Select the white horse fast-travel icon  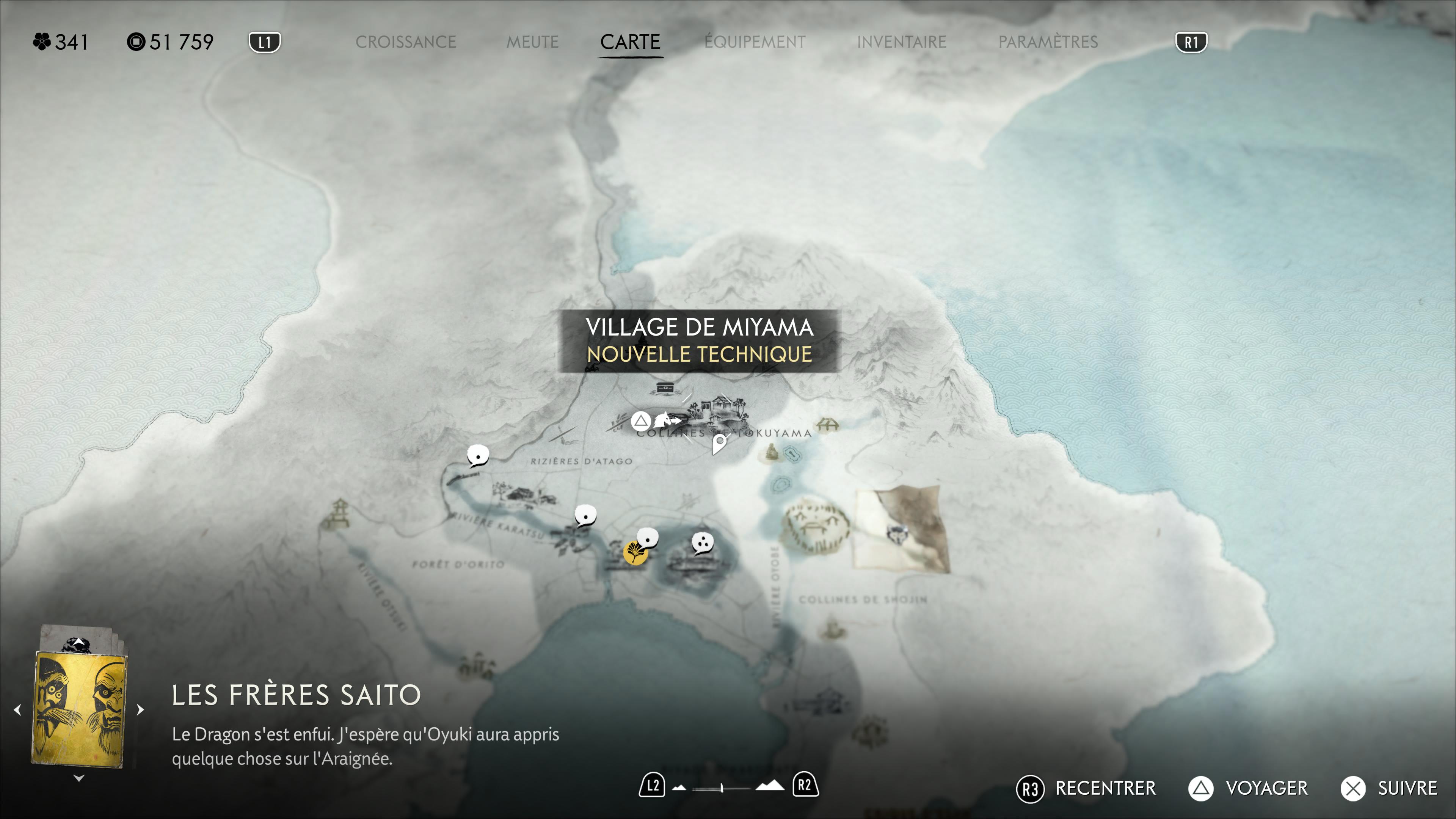(665, 420)
